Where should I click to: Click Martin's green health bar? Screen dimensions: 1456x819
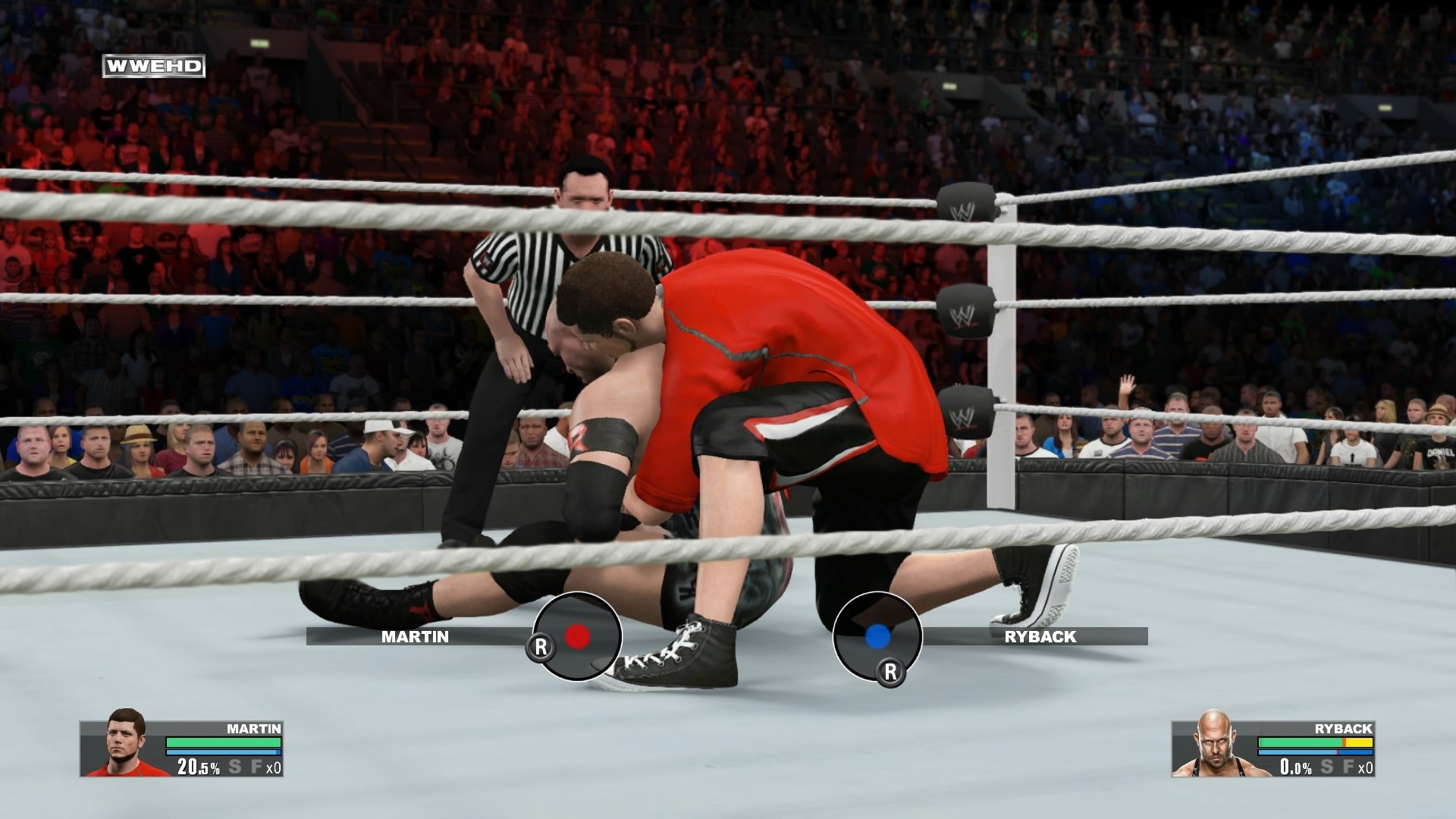(222, 741)
